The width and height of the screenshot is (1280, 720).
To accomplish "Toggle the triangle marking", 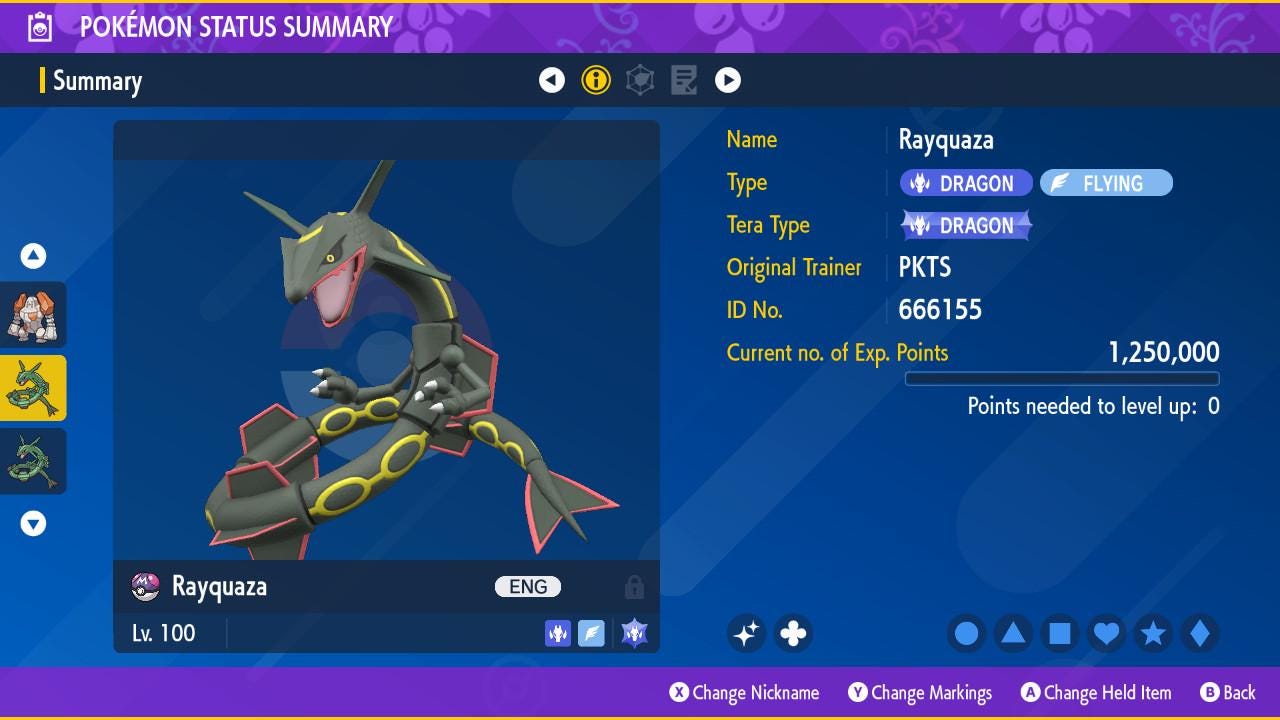I will (1013, 633).
